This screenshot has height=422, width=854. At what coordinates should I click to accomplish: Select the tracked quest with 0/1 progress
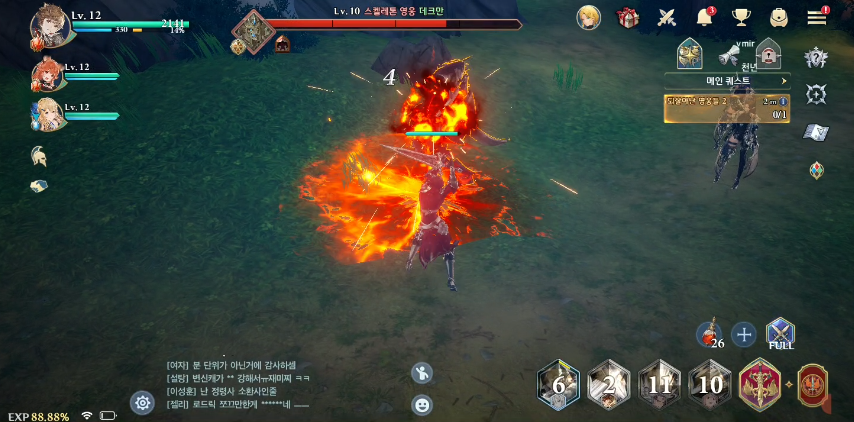[727, 107]
